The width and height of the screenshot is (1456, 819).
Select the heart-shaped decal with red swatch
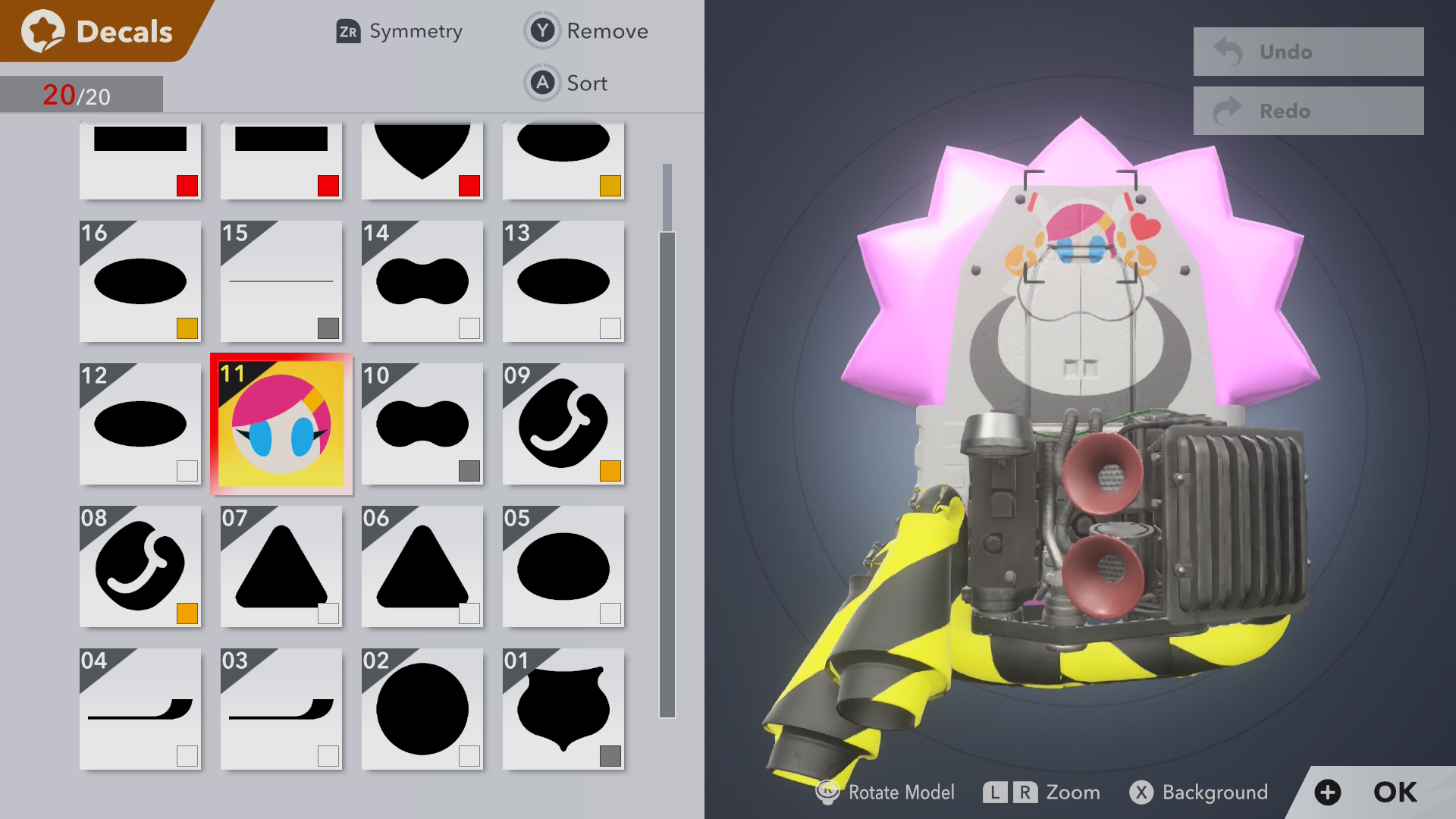(x=422, y=159)
